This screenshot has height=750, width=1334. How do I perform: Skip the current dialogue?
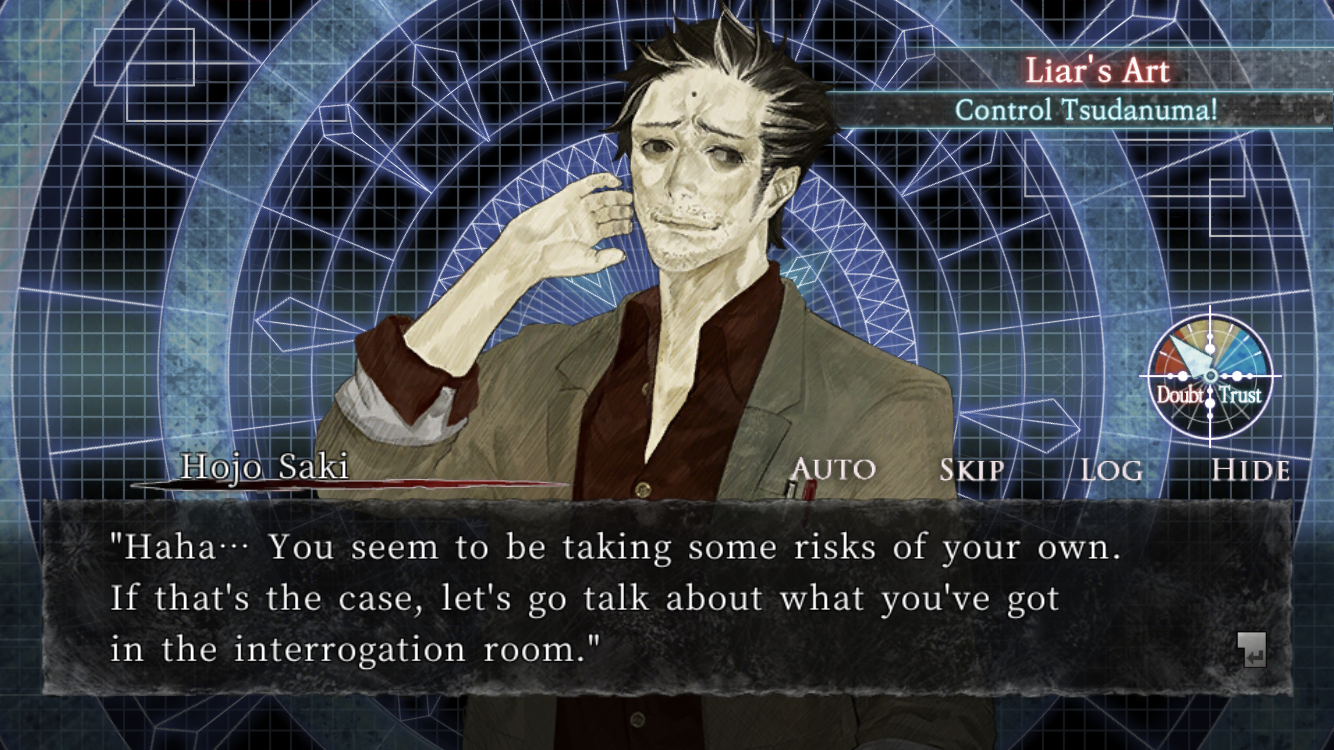(x=971, y=470)
